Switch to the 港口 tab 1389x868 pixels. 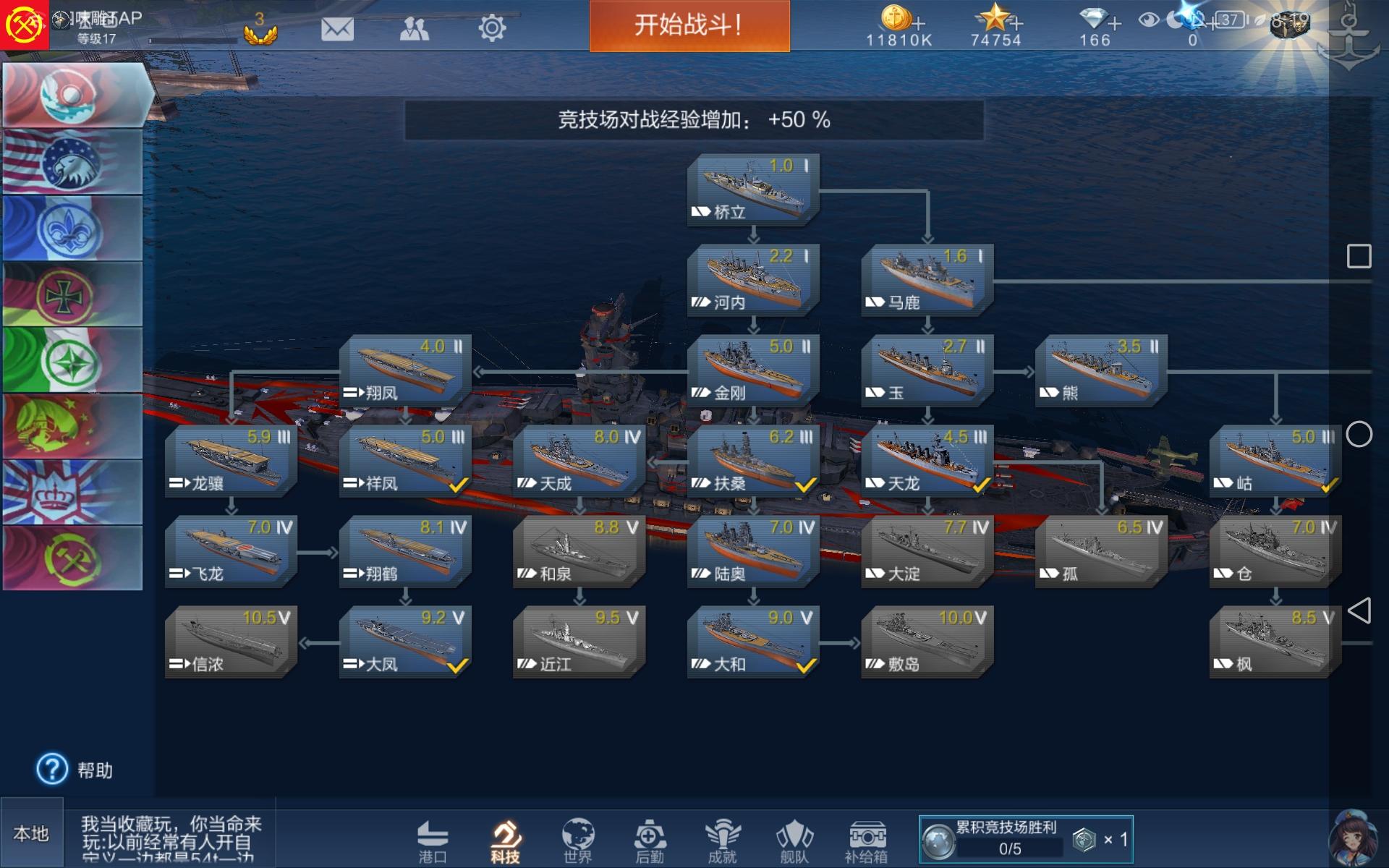(x=434, y=839)
